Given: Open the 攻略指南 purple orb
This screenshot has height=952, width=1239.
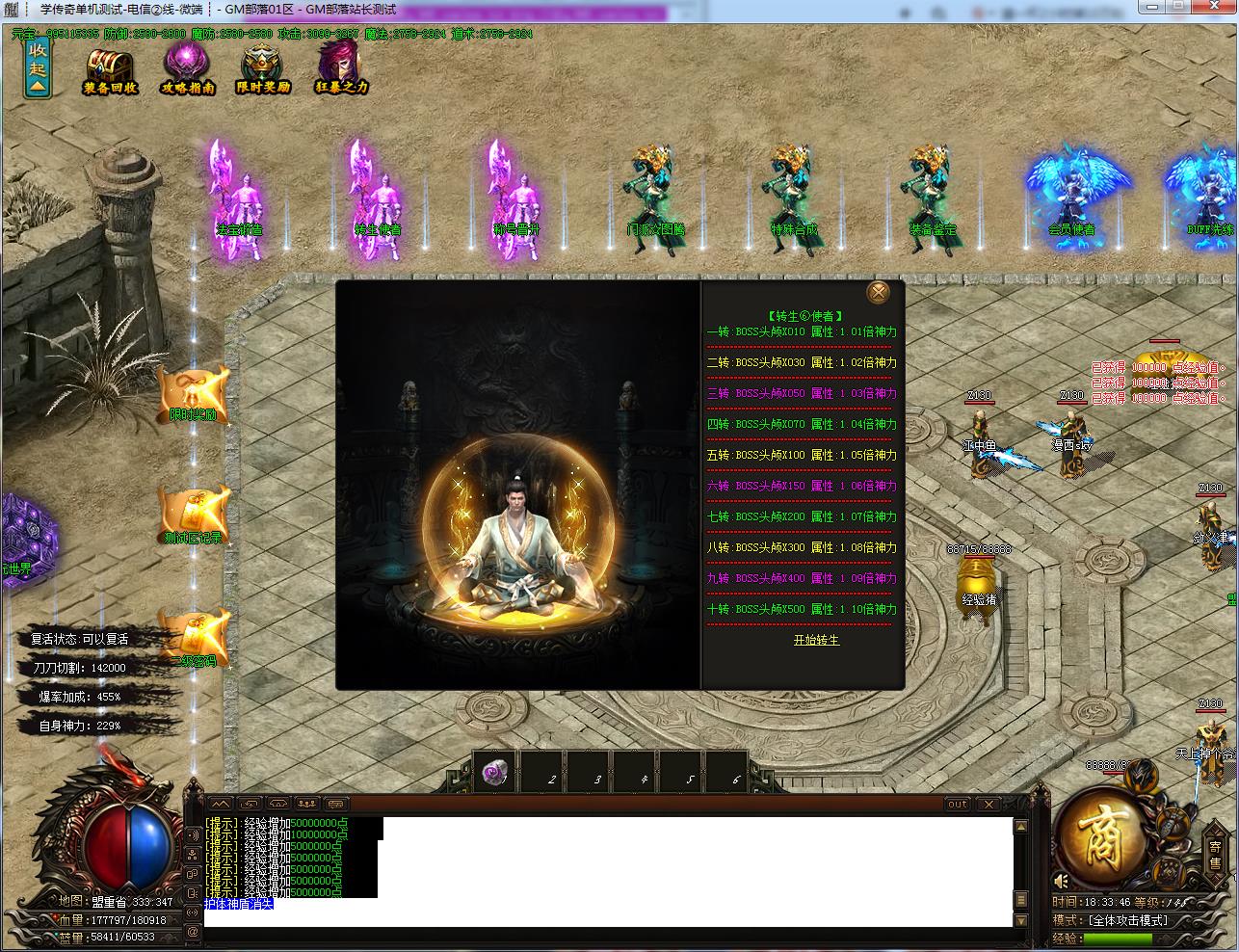Looking at the screenshot, I should [x=187, y=67].
